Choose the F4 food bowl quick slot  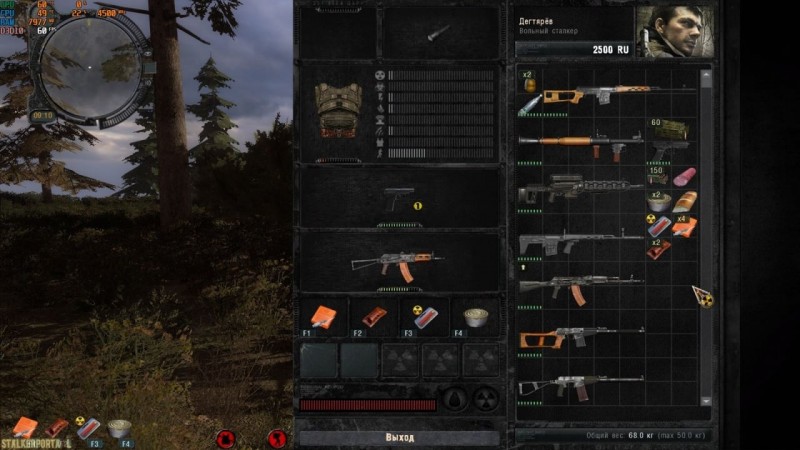[x=475, y=318]
